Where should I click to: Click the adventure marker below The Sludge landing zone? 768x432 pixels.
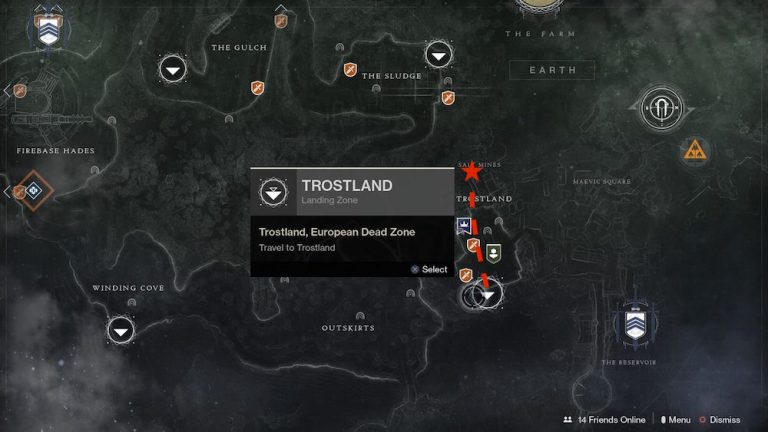(x=448, y=97)
